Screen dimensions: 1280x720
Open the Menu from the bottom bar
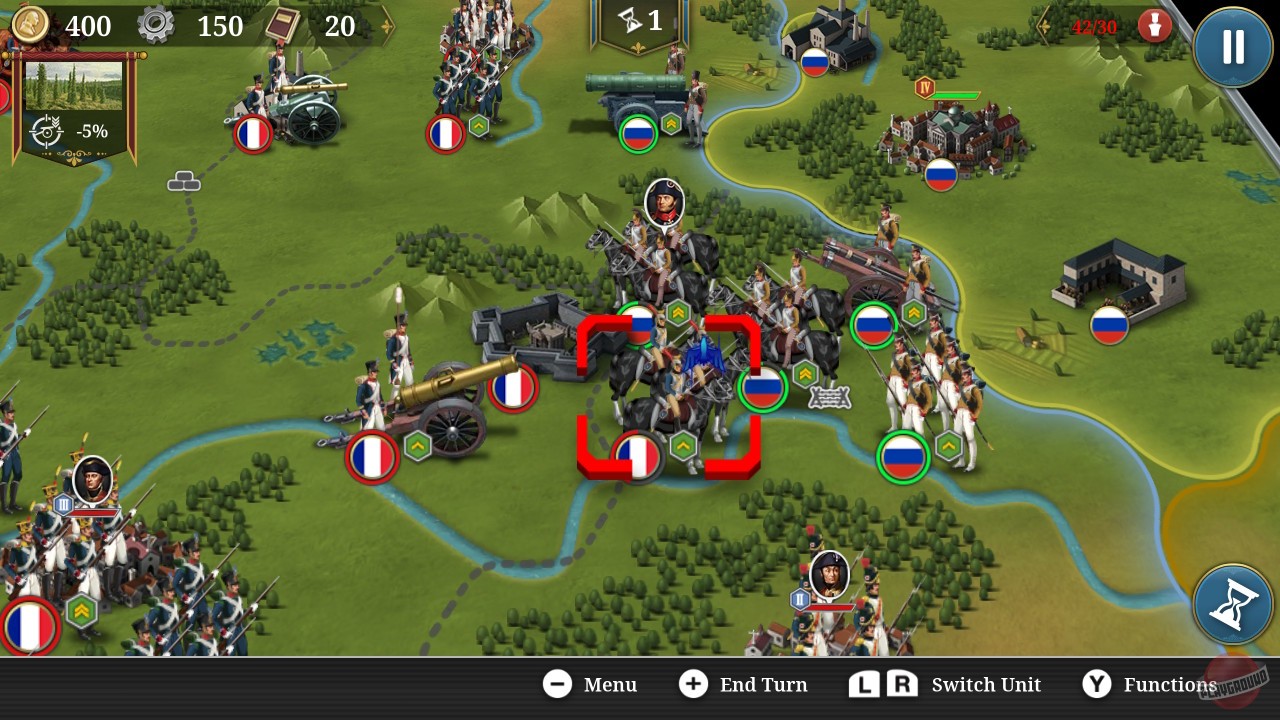pyautogui.click(x=590, y=685)
